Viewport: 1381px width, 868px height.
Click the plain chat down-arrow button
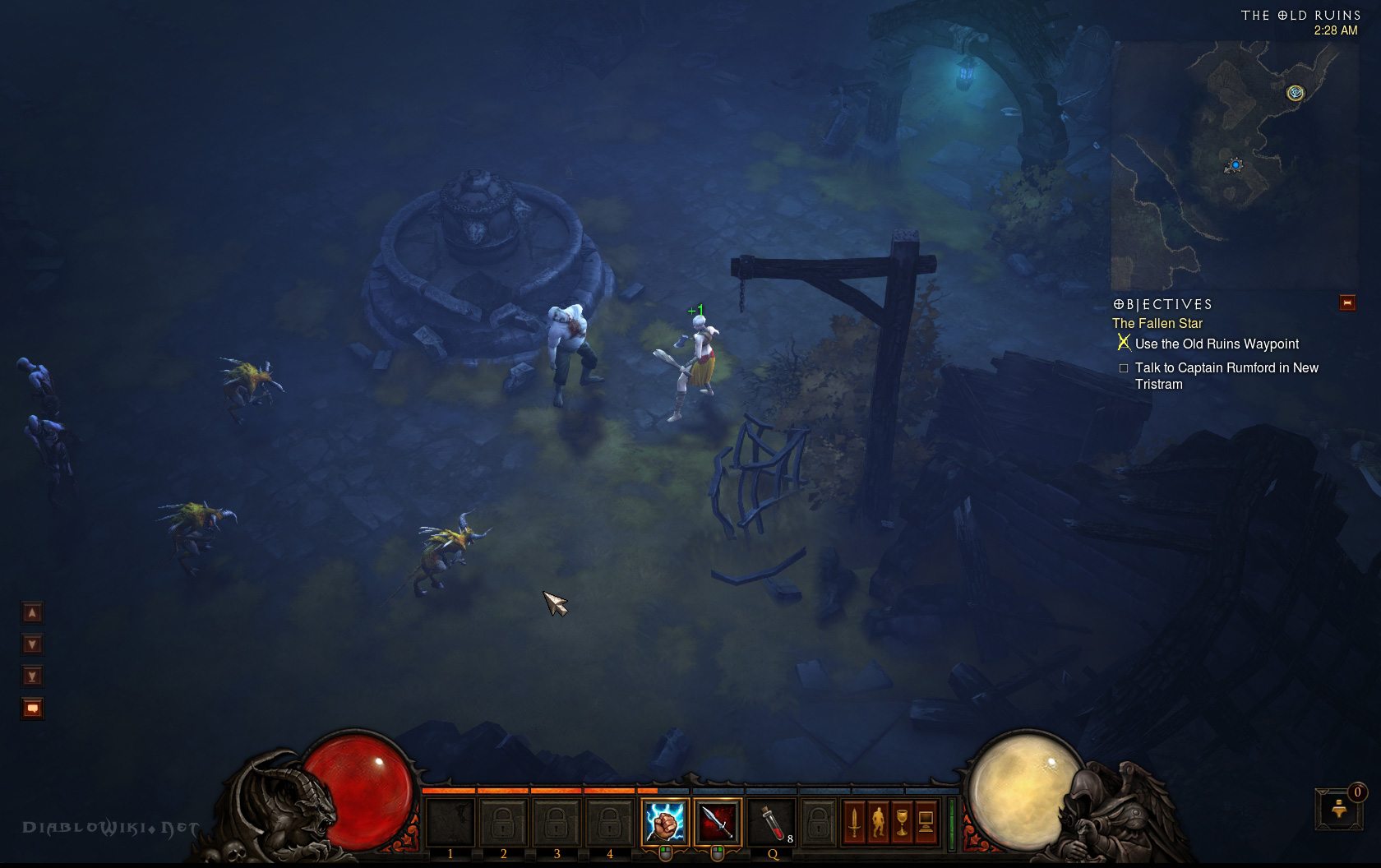click(x=32, y=644)
